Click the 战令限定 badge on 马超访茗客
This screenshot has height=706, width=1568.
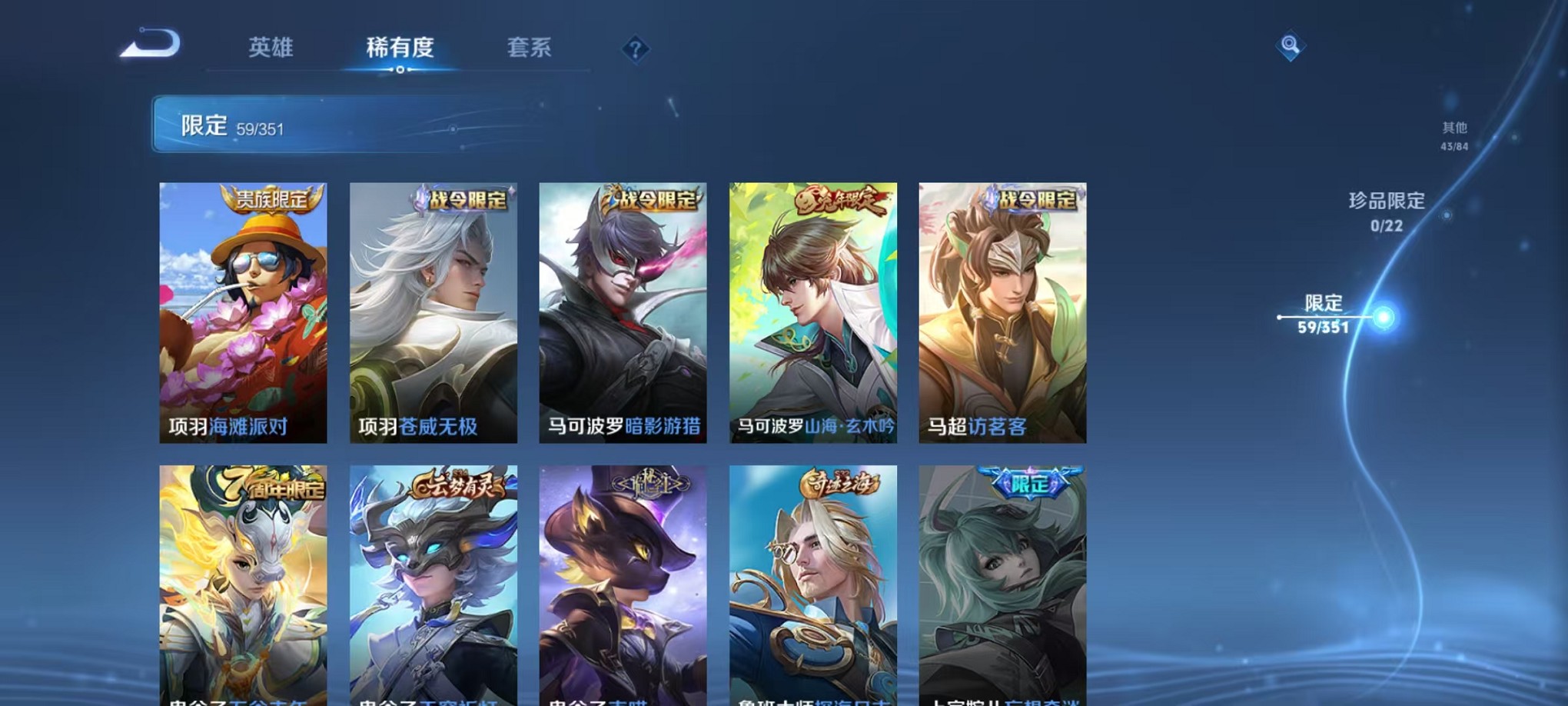[1035, 199]
